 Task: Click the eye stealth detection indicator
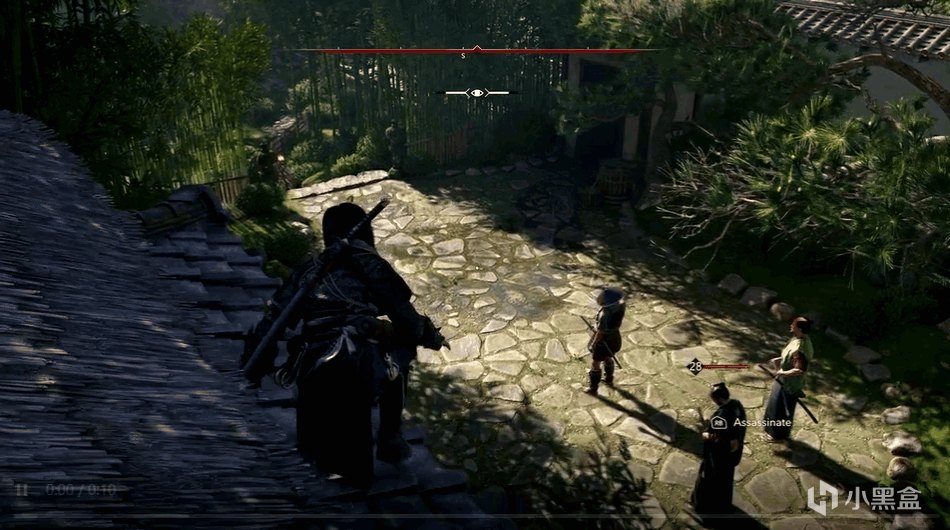point(477,93)
